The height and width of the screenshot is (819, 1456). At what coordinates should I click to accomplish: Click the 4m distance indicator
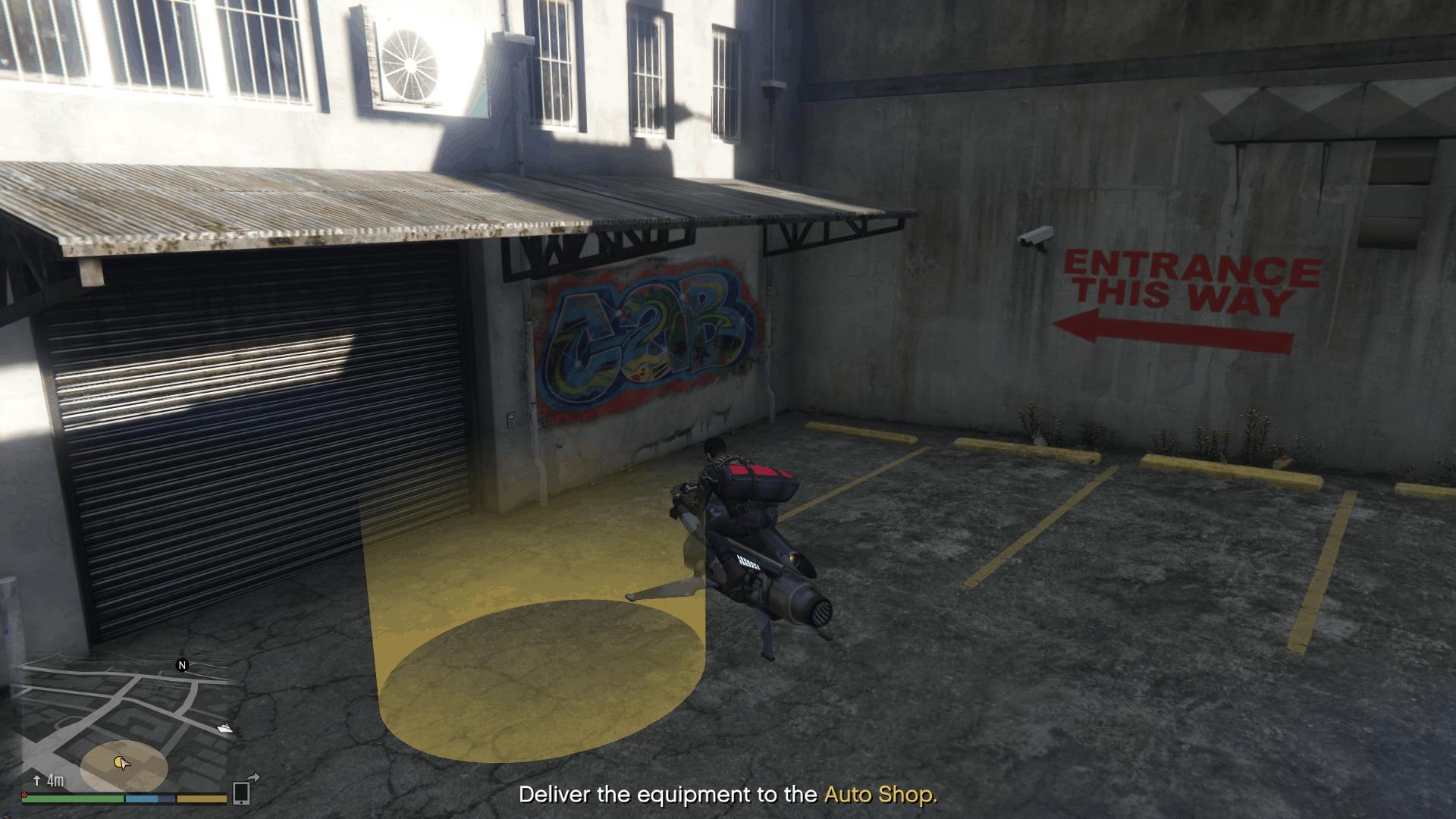(x=55, y=780)
